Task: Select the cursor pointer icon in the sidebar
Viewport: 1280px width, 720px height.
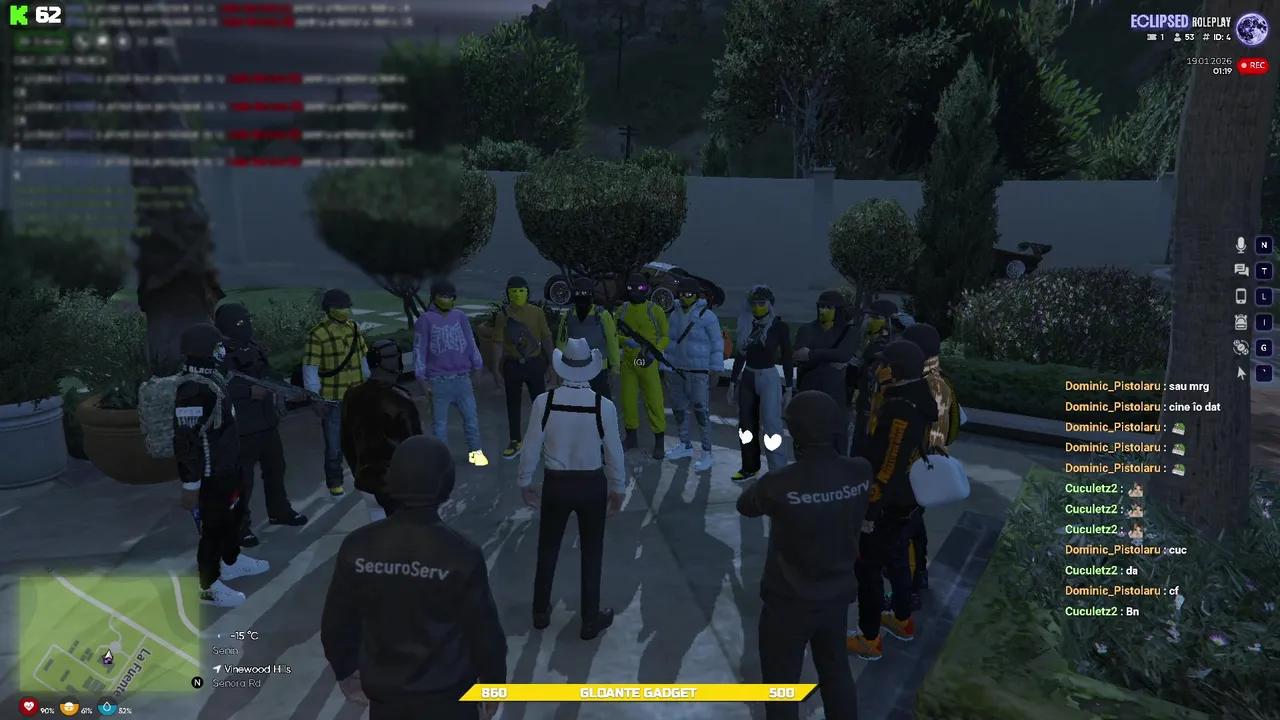Action: click(1239, 373)
